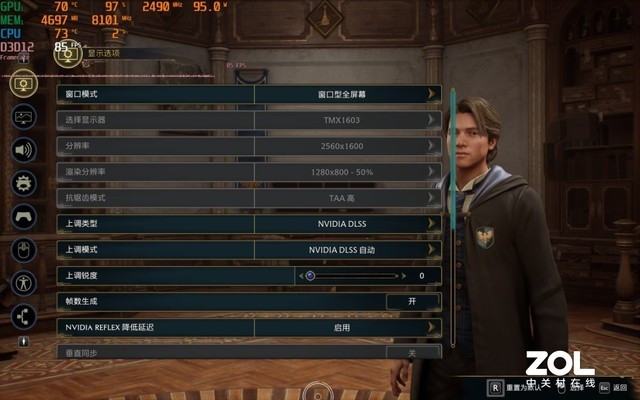This screenshot has width=640, height=400.
Task: Open the gamepad controller settings tab
Action: click(24, 216)
